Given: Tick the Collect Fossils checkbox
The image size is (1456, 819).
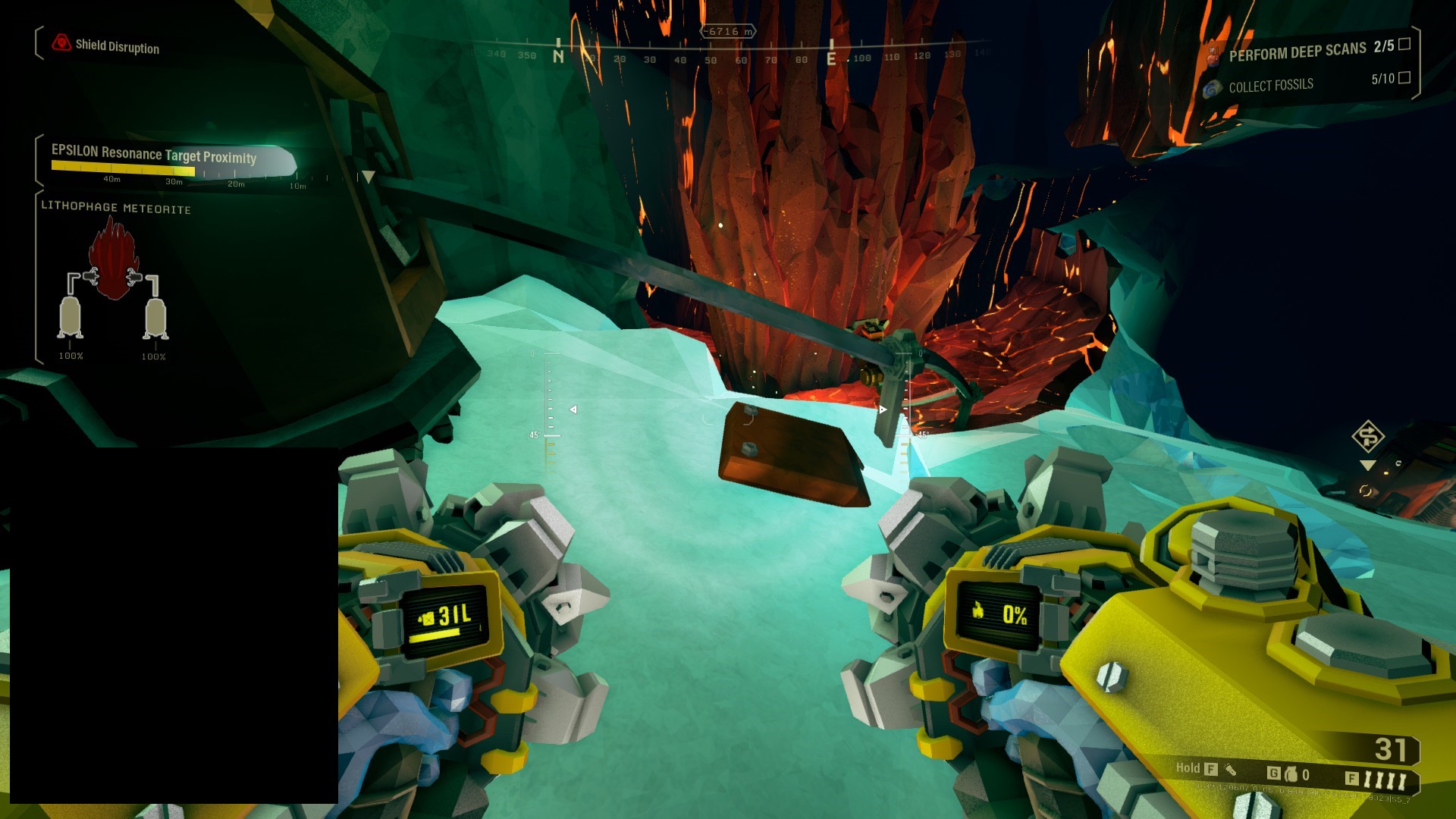Looking at the screenshot, I should [1404, 77].
